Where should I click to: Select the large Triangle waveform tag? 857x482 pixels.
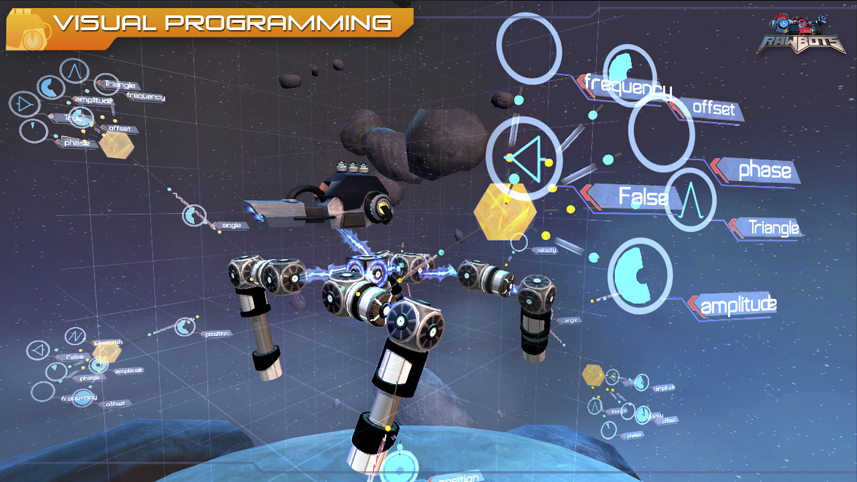(x=773, y=228)
